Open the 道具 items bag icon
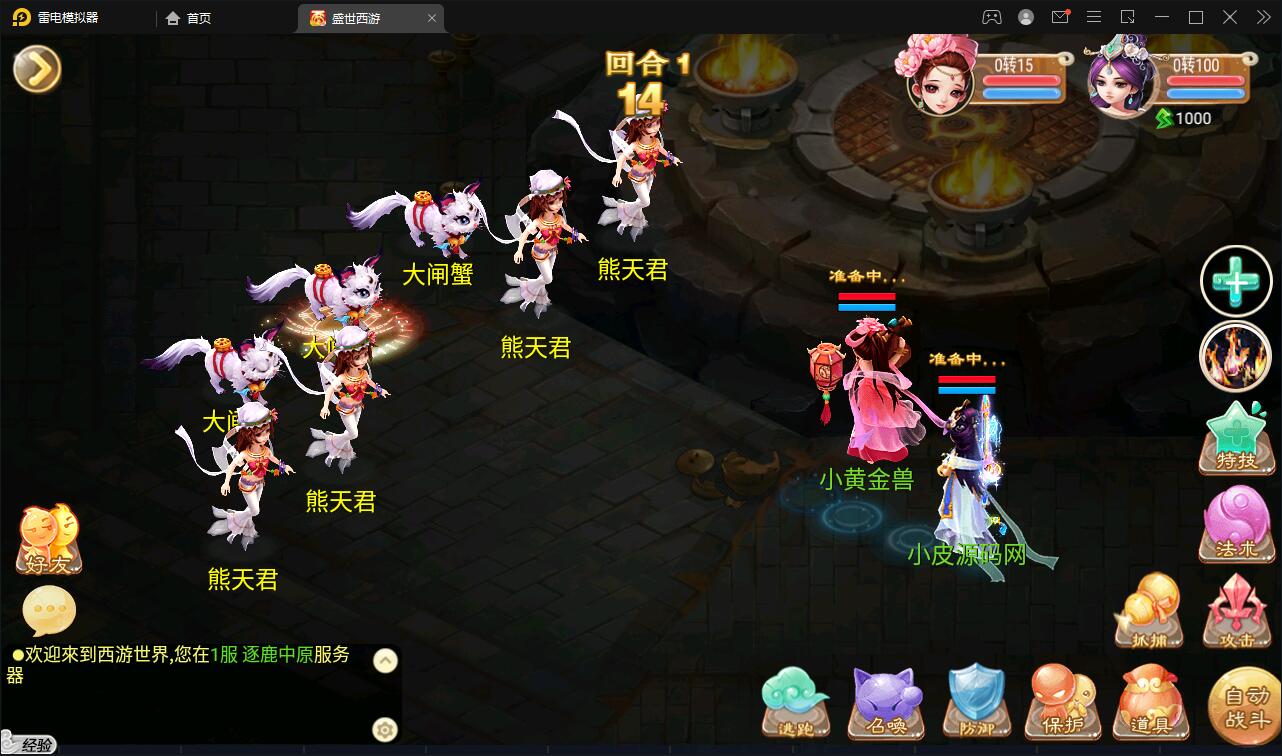This screenshot has height=756, width=1282. (1148, 700)
